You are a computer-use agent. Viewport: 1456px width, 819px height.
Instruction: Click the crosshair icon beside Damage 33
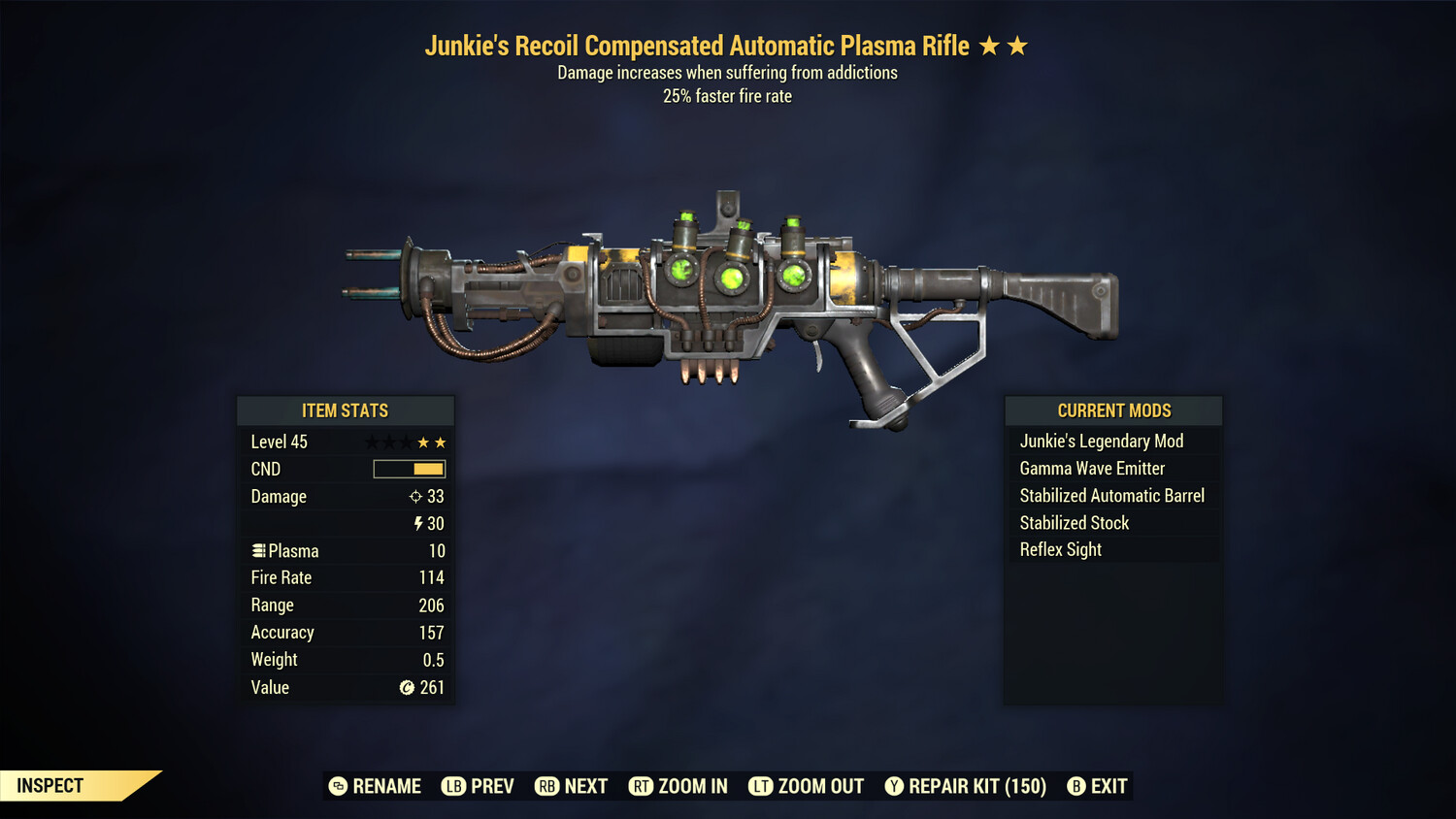click(x=415, y=497)
